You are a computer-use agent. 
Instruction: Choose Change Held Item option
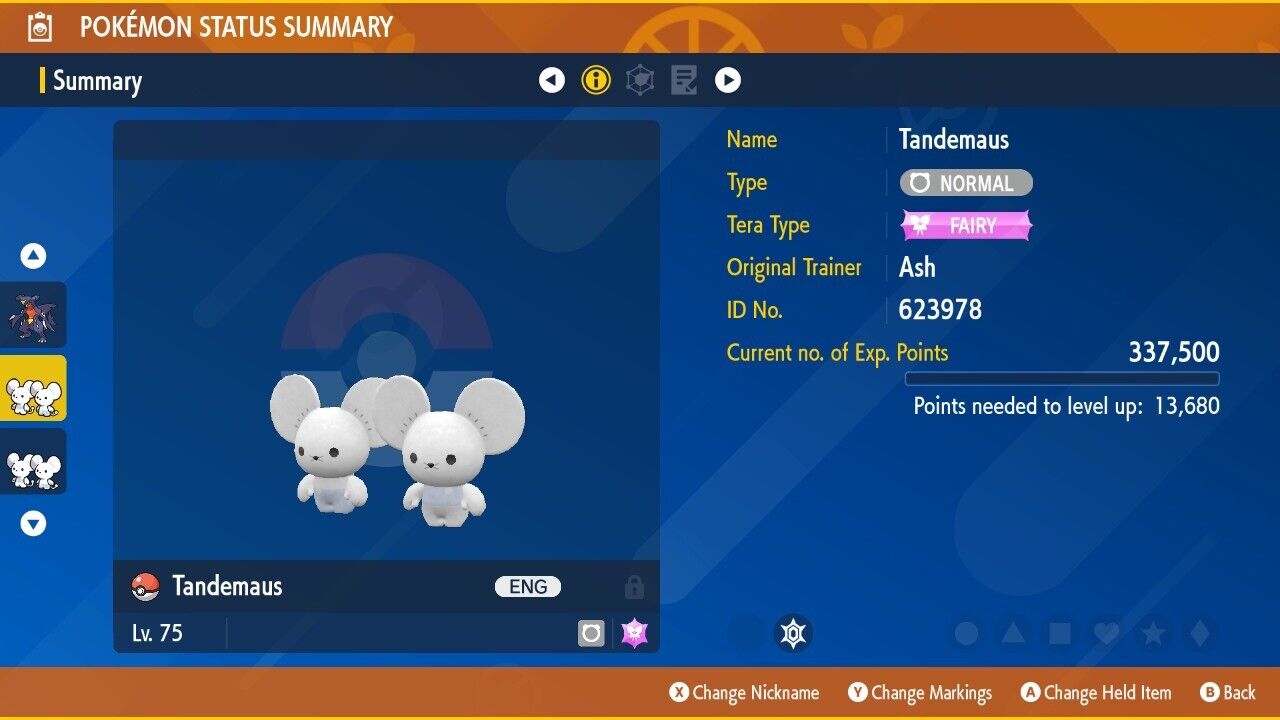point(1095,693)
